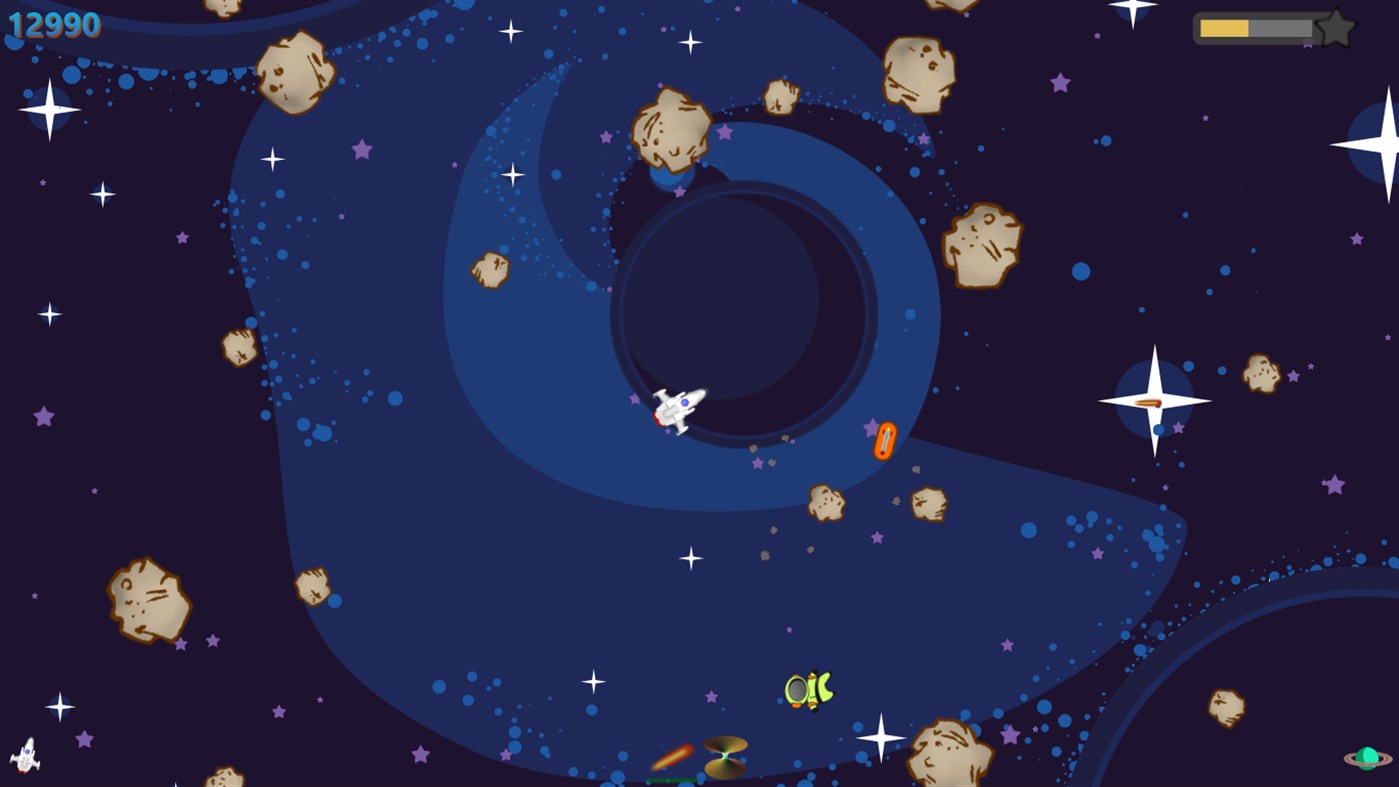The image size is (1399, 787).
Task: Select the ringed green planet in bottom-right corner
Action: pos(1369,760)
